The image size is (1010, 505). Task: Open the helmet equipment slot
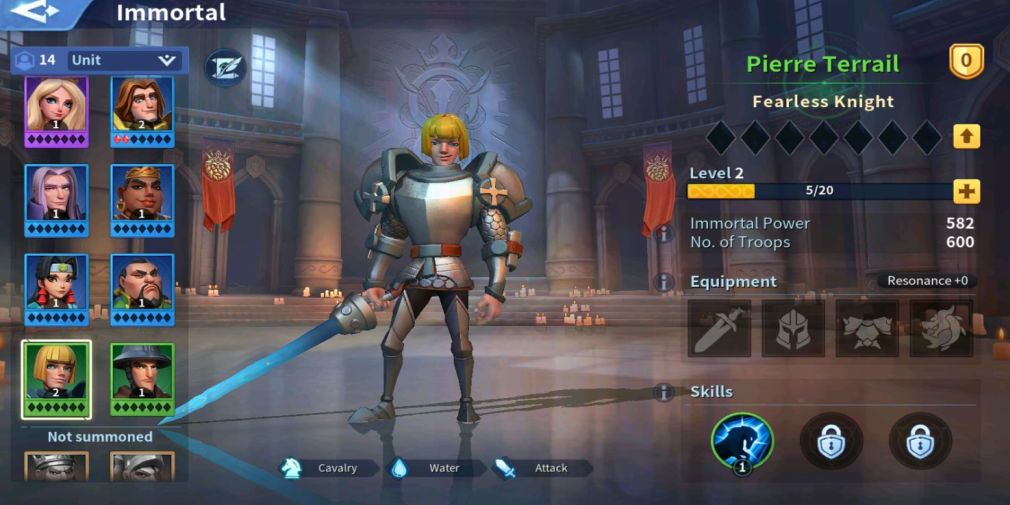click(x=793, y=329)
